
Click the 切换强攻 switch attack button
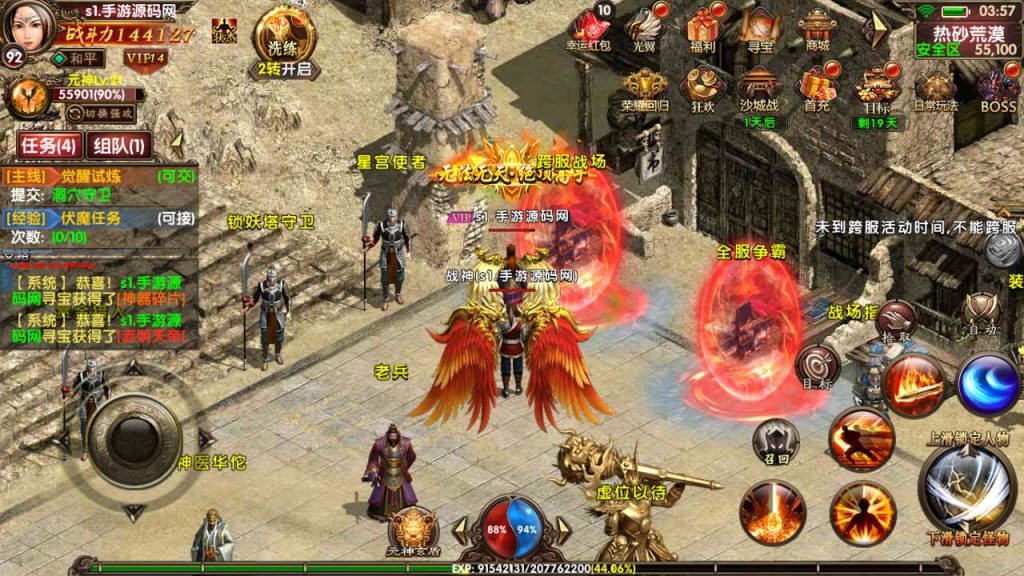coord(100,113)
